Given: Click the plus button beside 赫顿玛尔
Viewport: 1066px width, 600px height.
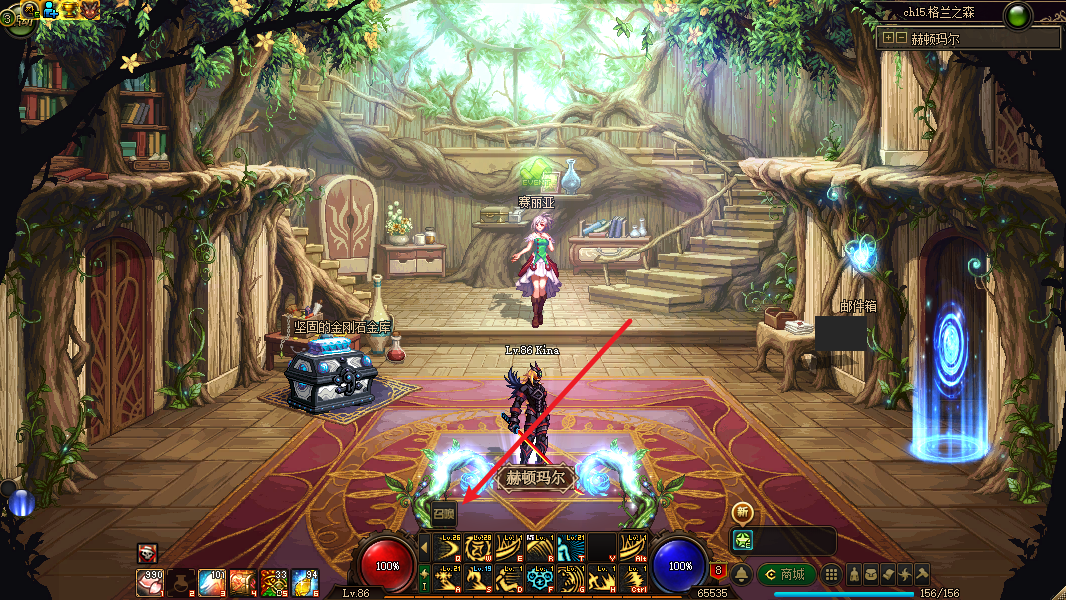Looking at the screenshot, I should pyautogui.click(x=887, y=38).
